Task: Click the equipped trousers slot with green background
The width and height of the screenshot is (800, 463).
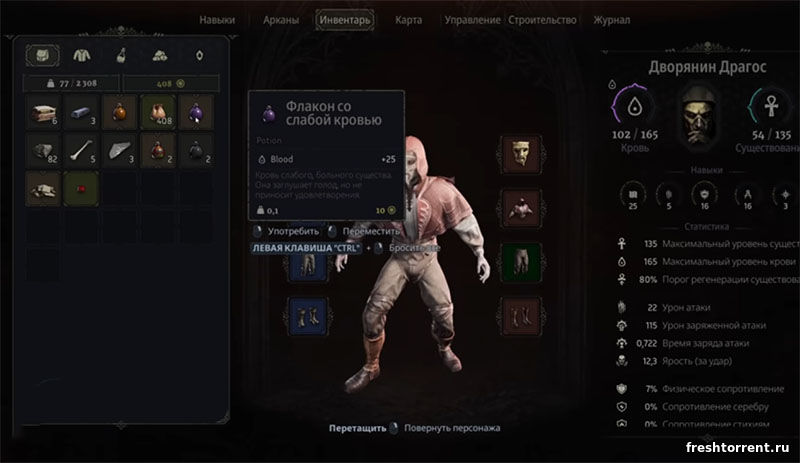Action: (520, 260)
